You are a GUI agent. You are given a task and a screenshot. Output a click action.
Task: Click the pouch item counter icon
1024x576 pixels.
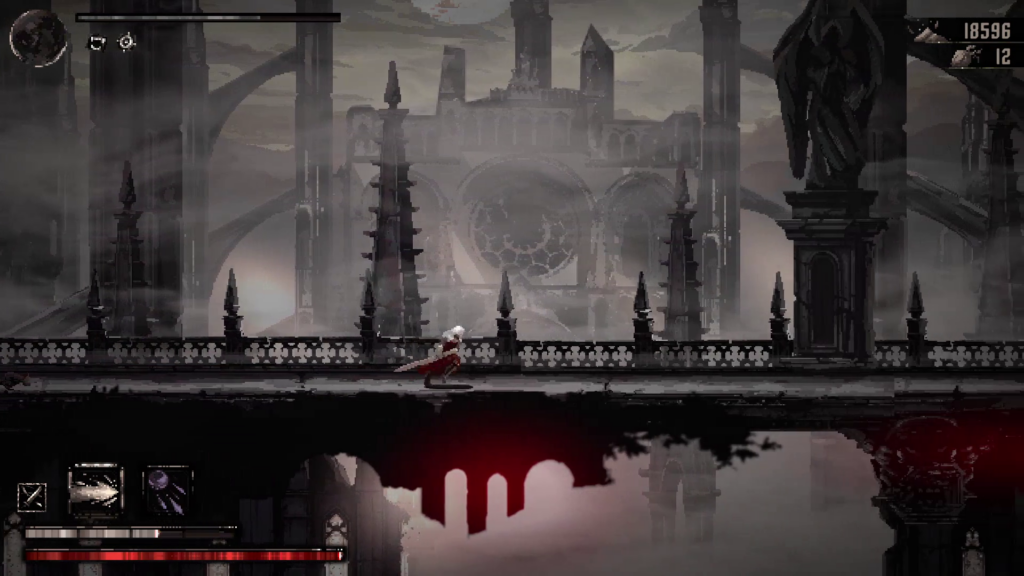tap(962, 58)
